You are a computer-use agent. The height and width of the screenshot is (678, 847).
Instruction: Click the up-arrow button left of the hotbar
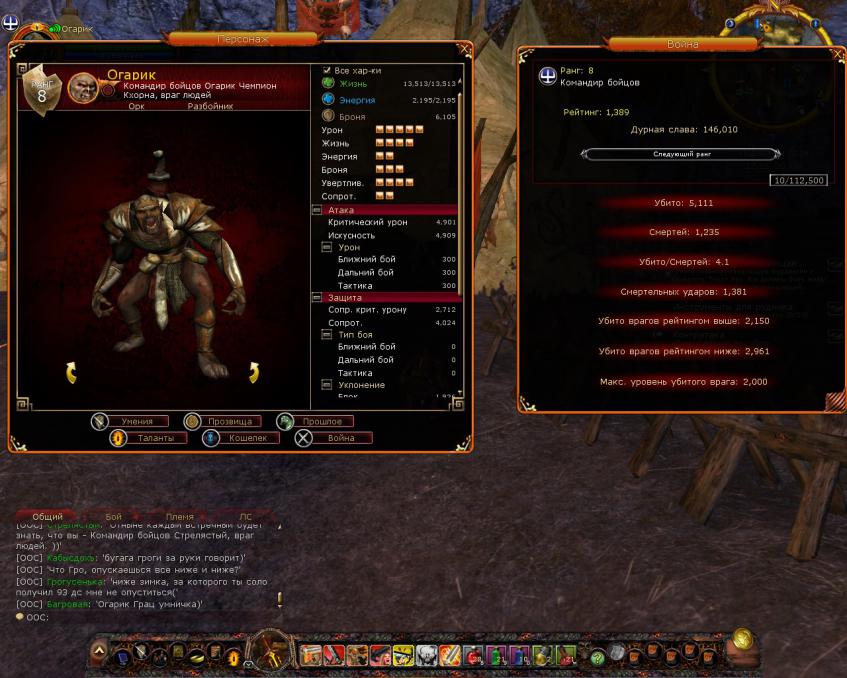click(x=98, y=651)
